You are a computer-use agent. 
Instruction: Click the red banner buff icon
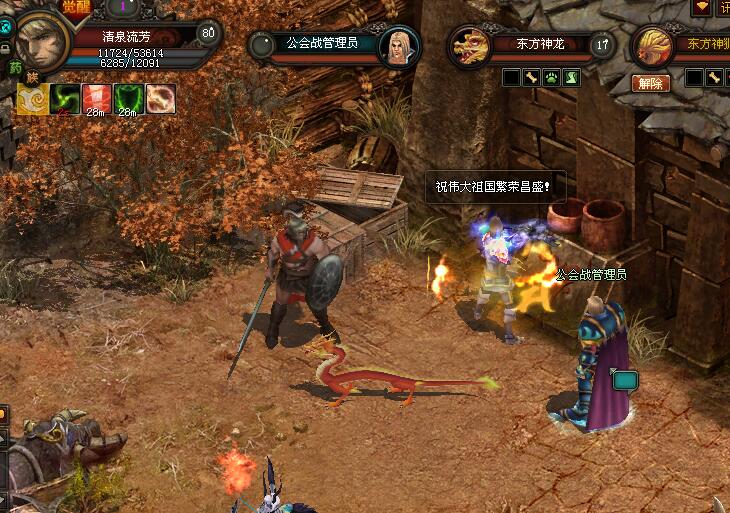pos(96,98)
